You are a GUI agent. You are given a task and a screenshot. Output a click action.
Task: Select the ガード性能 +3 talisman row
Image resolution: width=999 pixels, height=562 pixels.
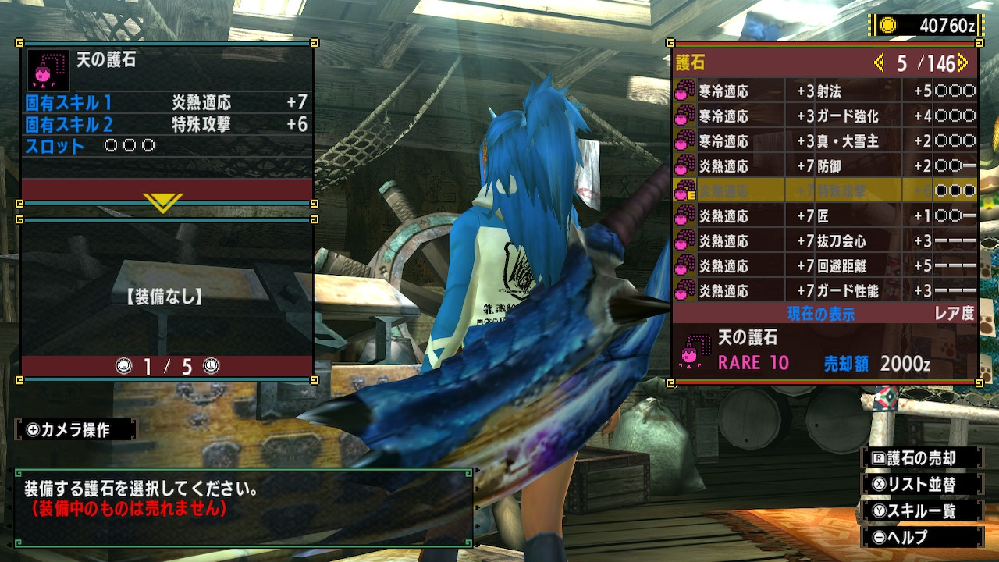point(825,291)
